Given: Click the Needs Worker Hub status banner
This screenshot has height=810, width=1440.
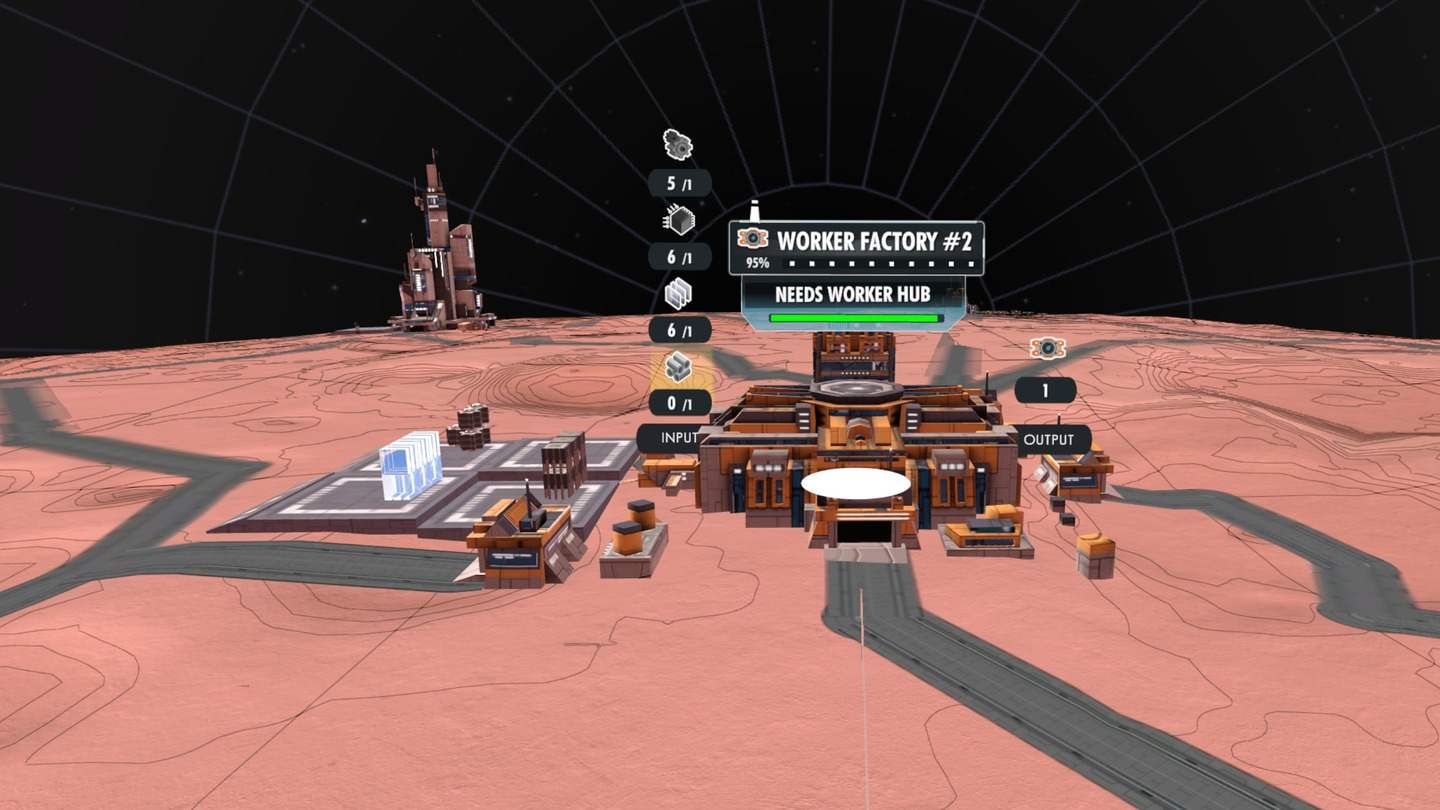Looking at the screenshot, I should coord(853,301).
